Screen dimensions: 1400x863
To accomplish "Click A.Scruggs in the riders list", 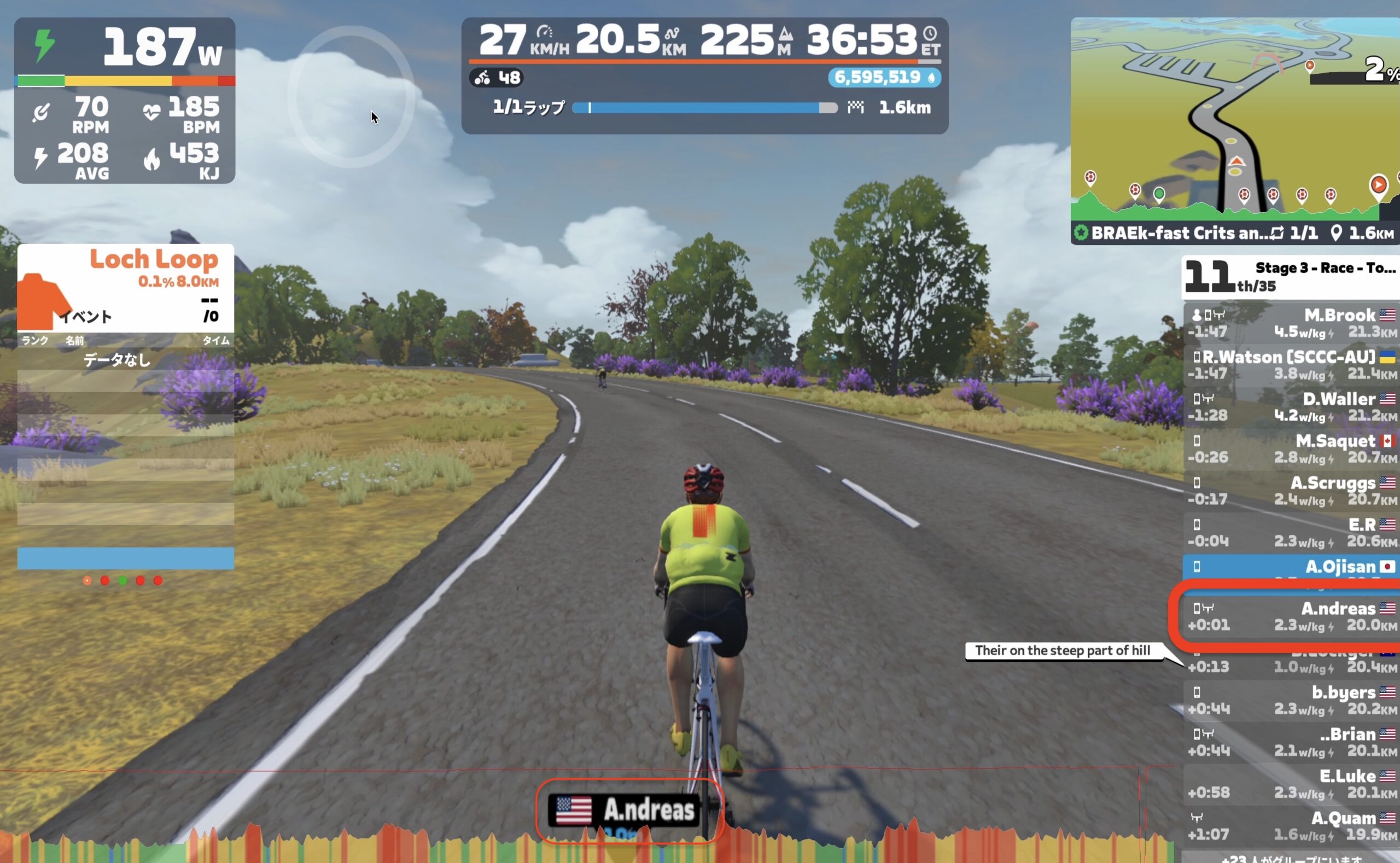I will point(1291,491).
